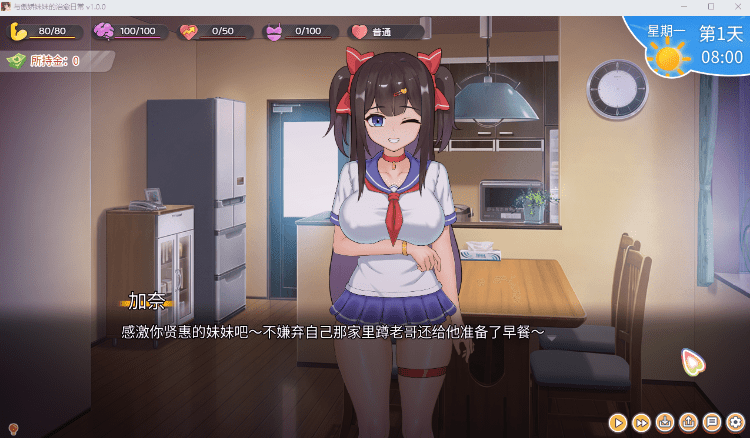The image size is (750, 438).
Task: Advance dialogue with the colorful arrow indicator
Action: click(690, 361)
